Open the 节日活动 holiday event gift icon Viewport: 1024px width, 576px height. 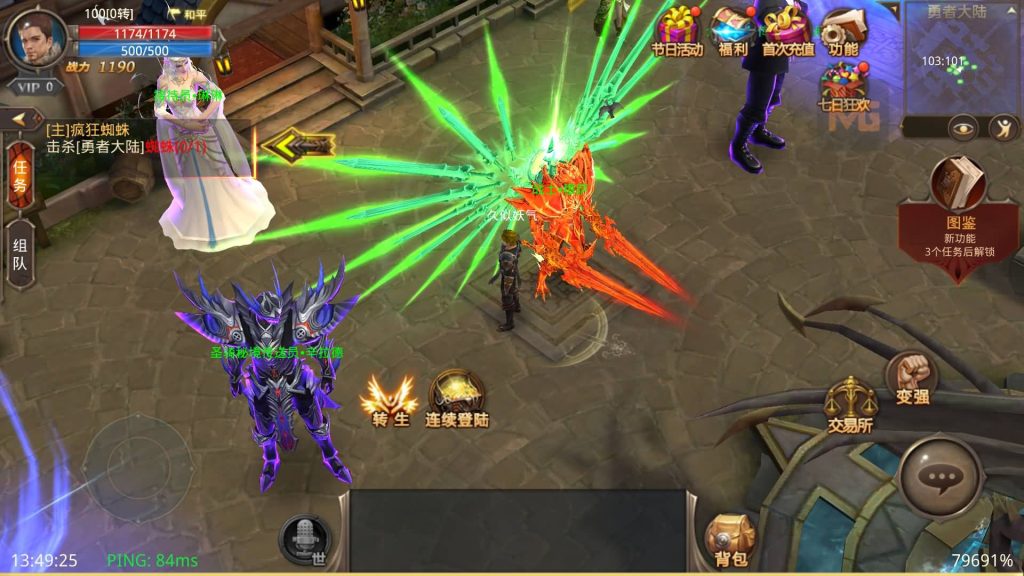pos(677,28)
